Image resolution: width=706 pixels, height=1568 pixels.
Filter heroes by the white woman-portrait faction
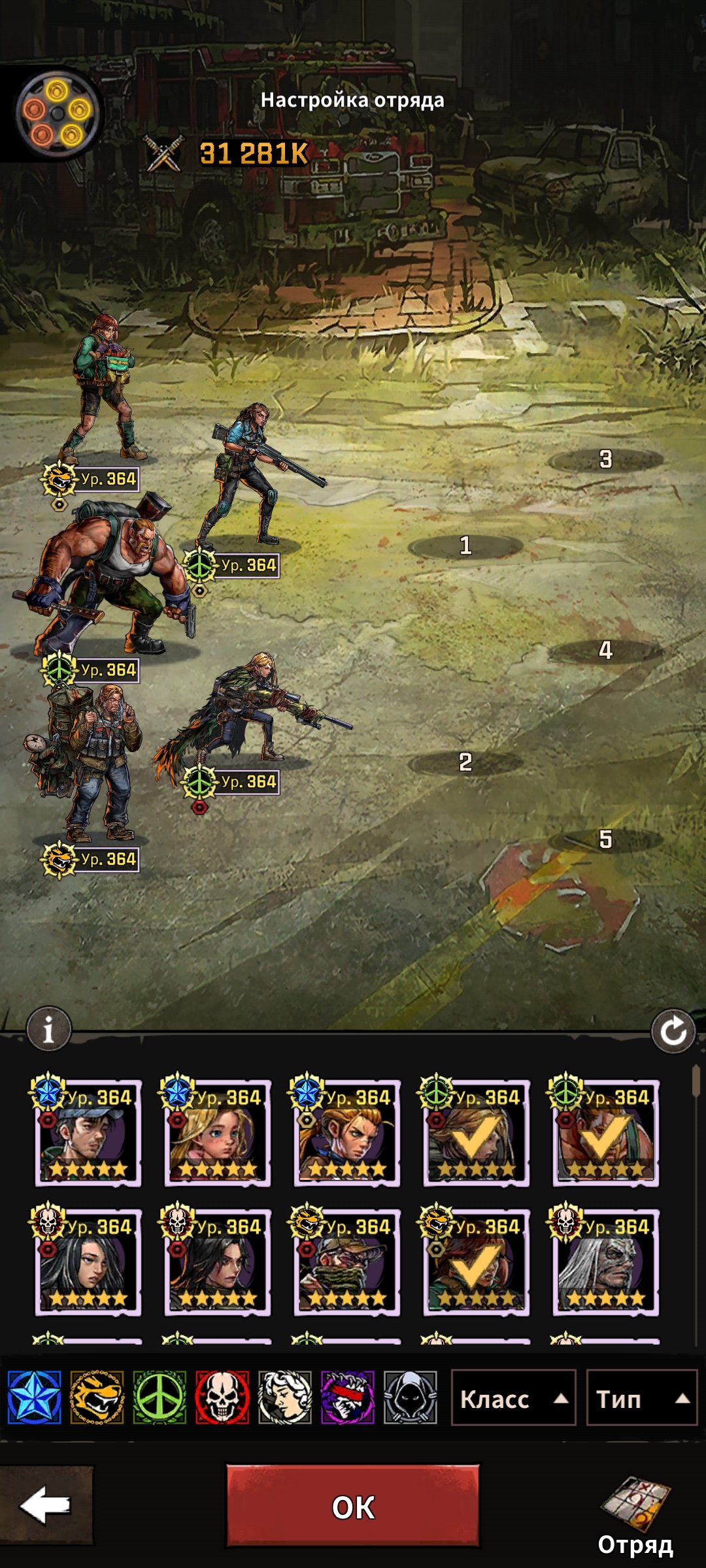pyautogui.click(x=285, y=1398)
